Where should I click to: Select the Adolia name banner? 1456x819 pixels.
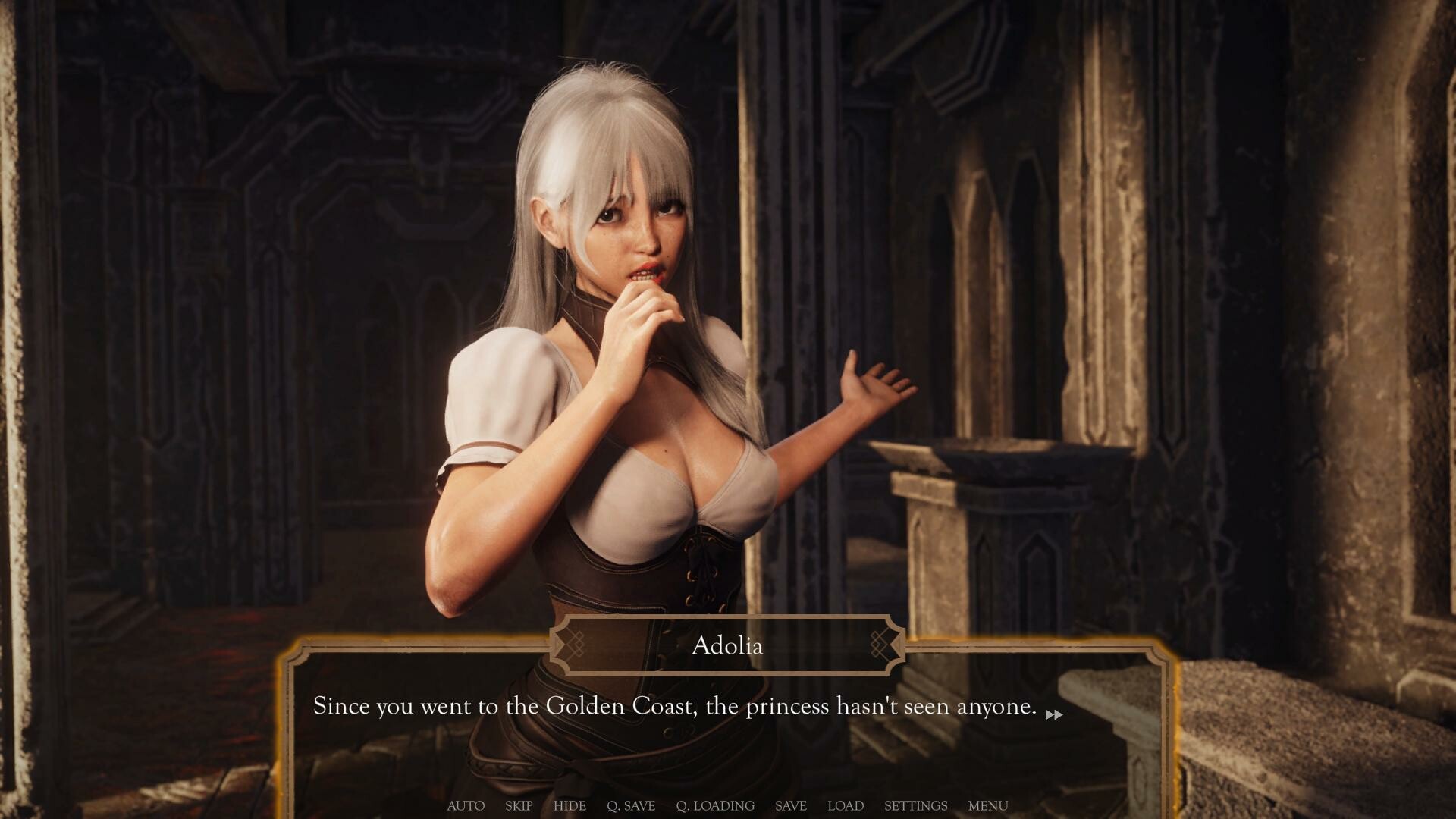pos(726,645)
